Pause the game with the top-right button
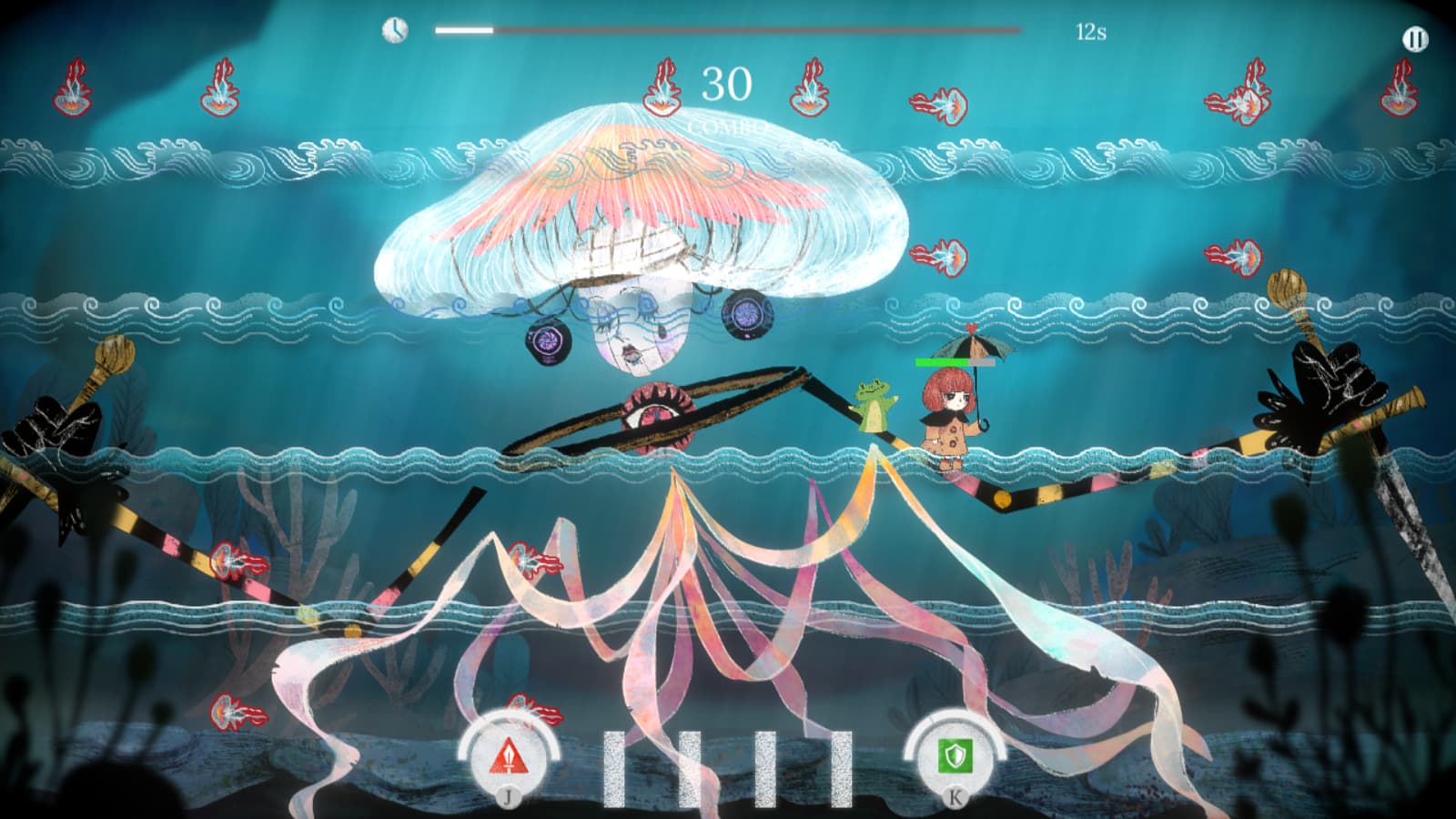This screenshot has width=1456, height=819. point(1415,39)
